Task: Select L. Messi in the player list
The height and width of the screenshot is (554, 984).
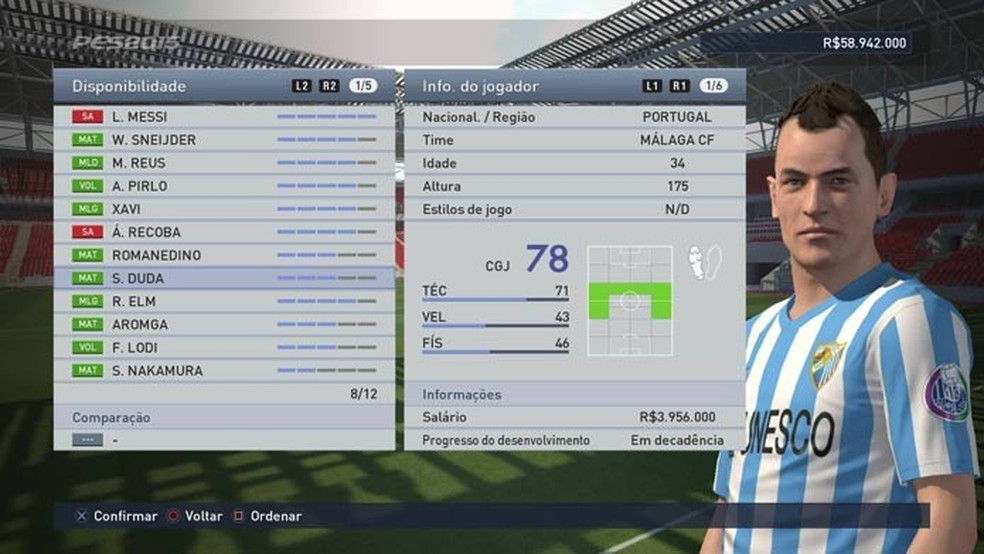Action: pos(224,117)
